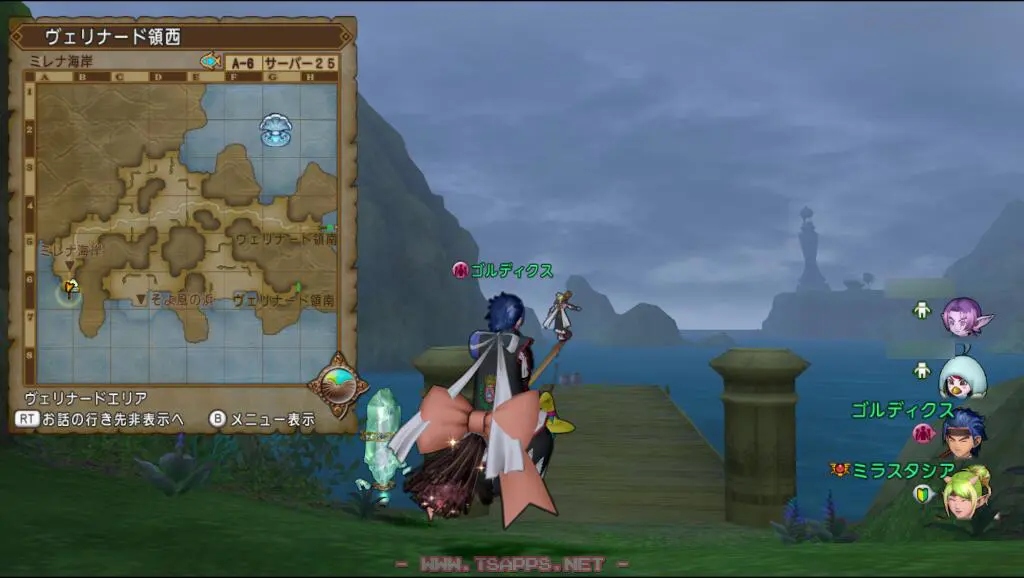The height and width of the screenshot is (578, 1024).
Task: Click the サーバー25 server label
Action: 300,62
